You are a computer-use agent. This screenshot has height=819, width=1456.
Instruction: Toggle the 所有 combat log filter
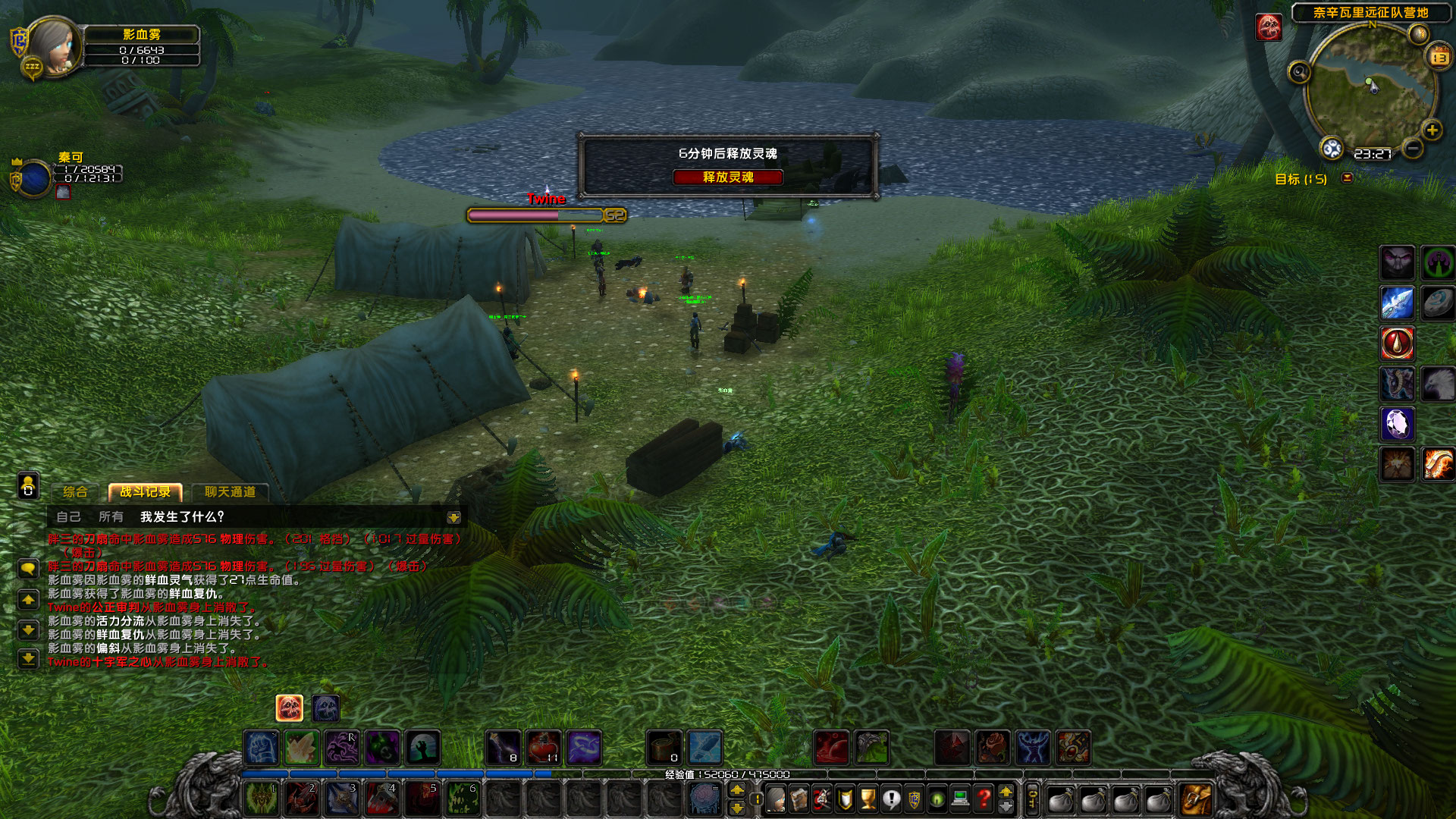111,517
